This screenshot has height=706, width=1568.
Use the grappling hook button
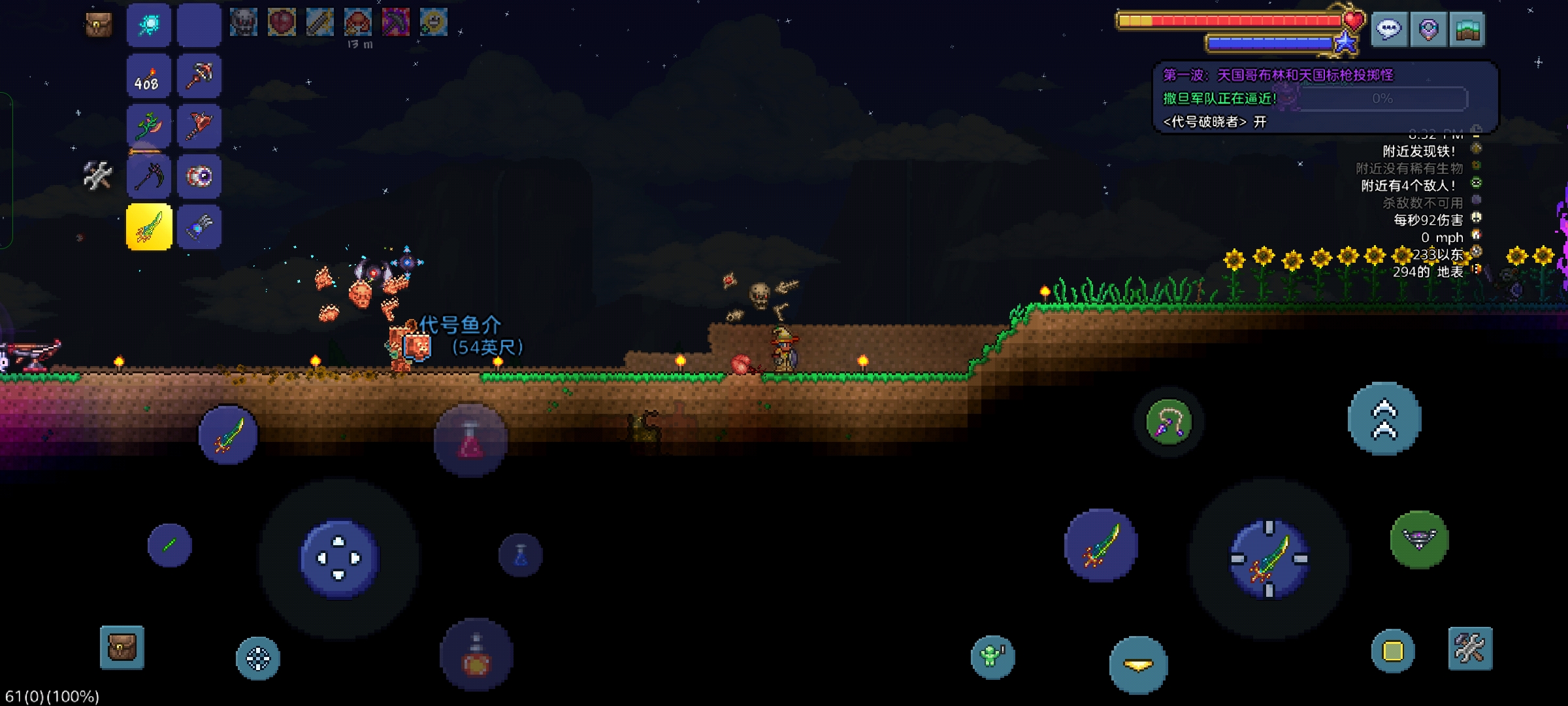tap(1169, 422)
